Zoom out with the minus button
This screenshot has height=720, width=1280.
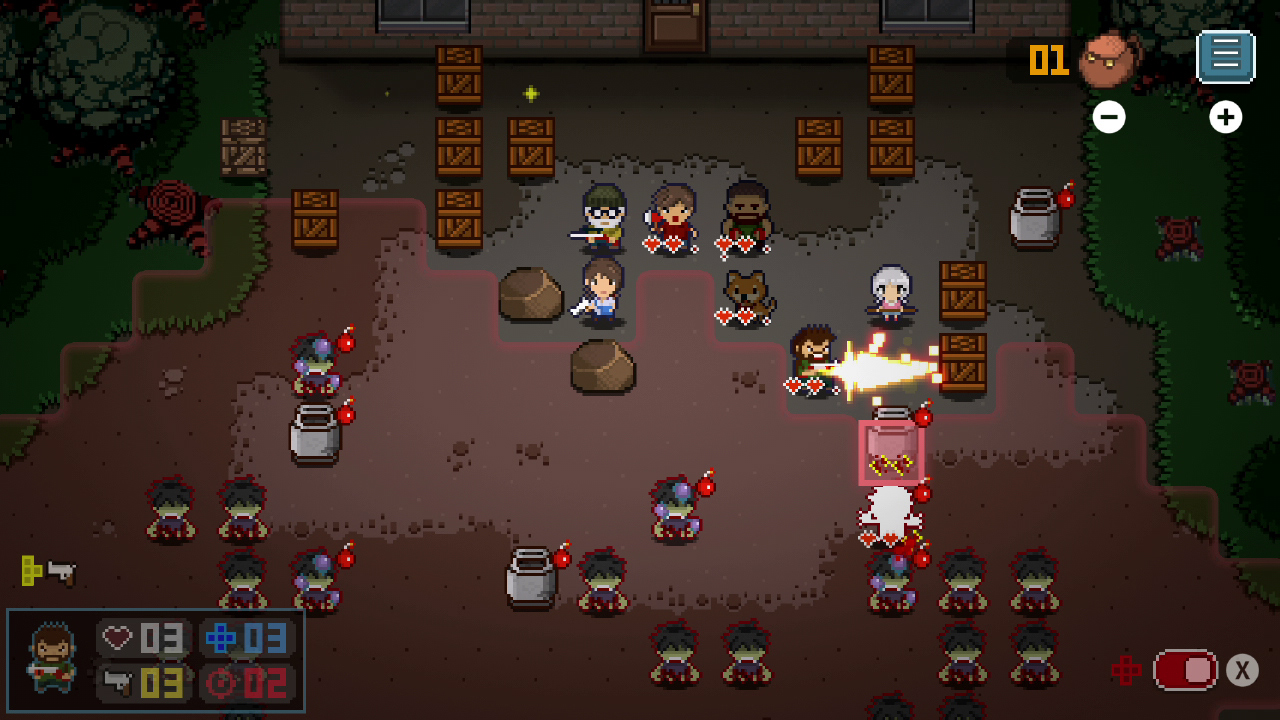pyautogui.click(x=1109, y=117)
